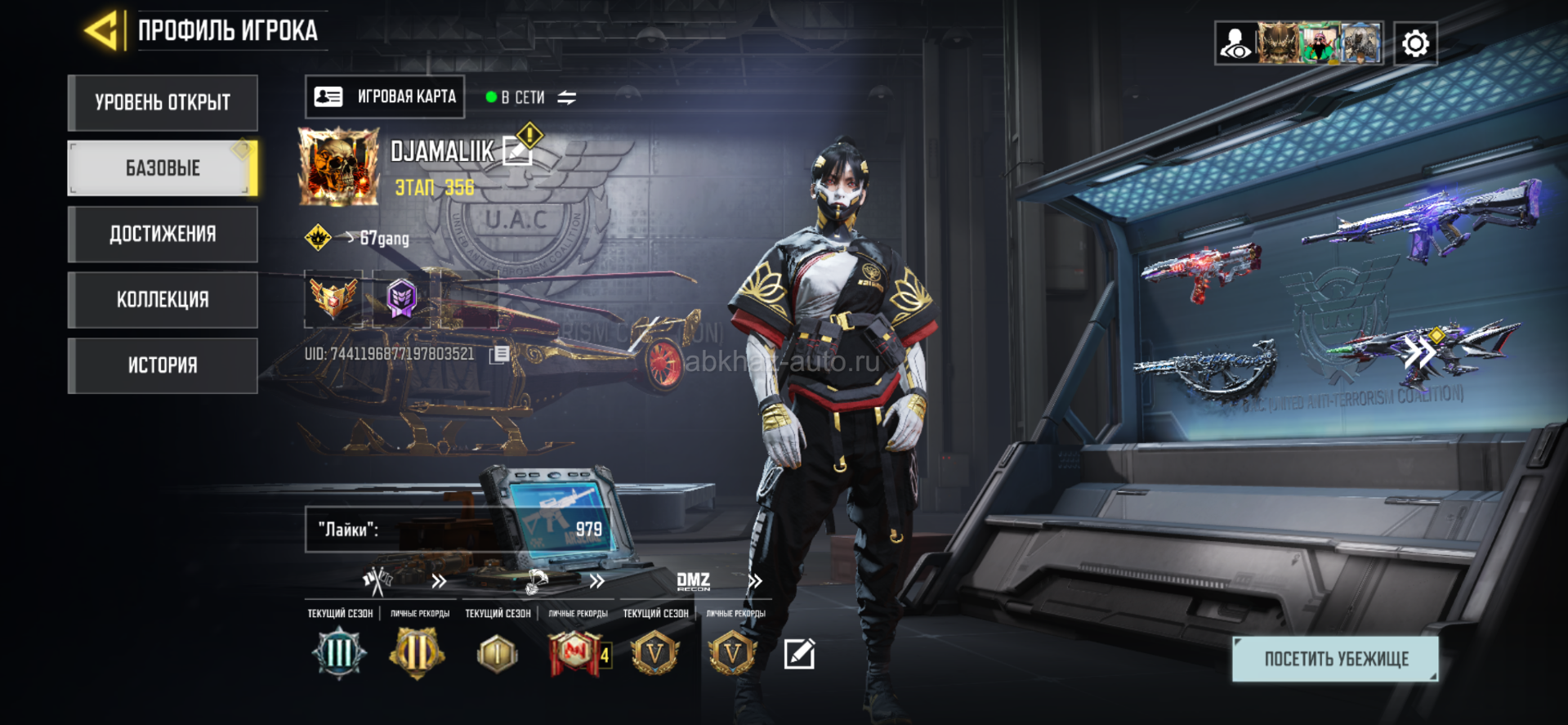Expand the DMZ Recon stats
Viewport: 1568px width, 725px height.
tap(755, 581)
